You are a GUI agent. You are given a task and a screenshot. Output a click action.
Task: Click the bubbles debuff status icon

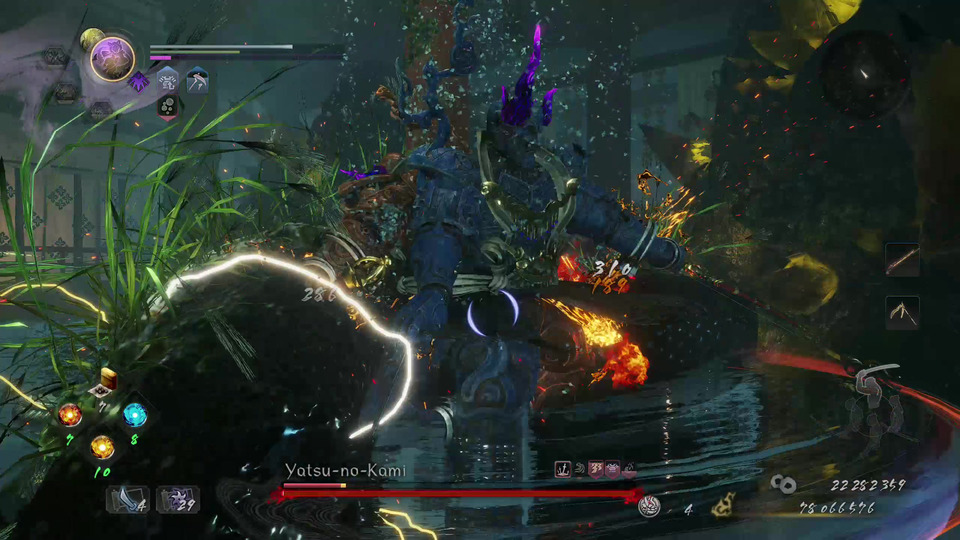[x=168, y=106]
